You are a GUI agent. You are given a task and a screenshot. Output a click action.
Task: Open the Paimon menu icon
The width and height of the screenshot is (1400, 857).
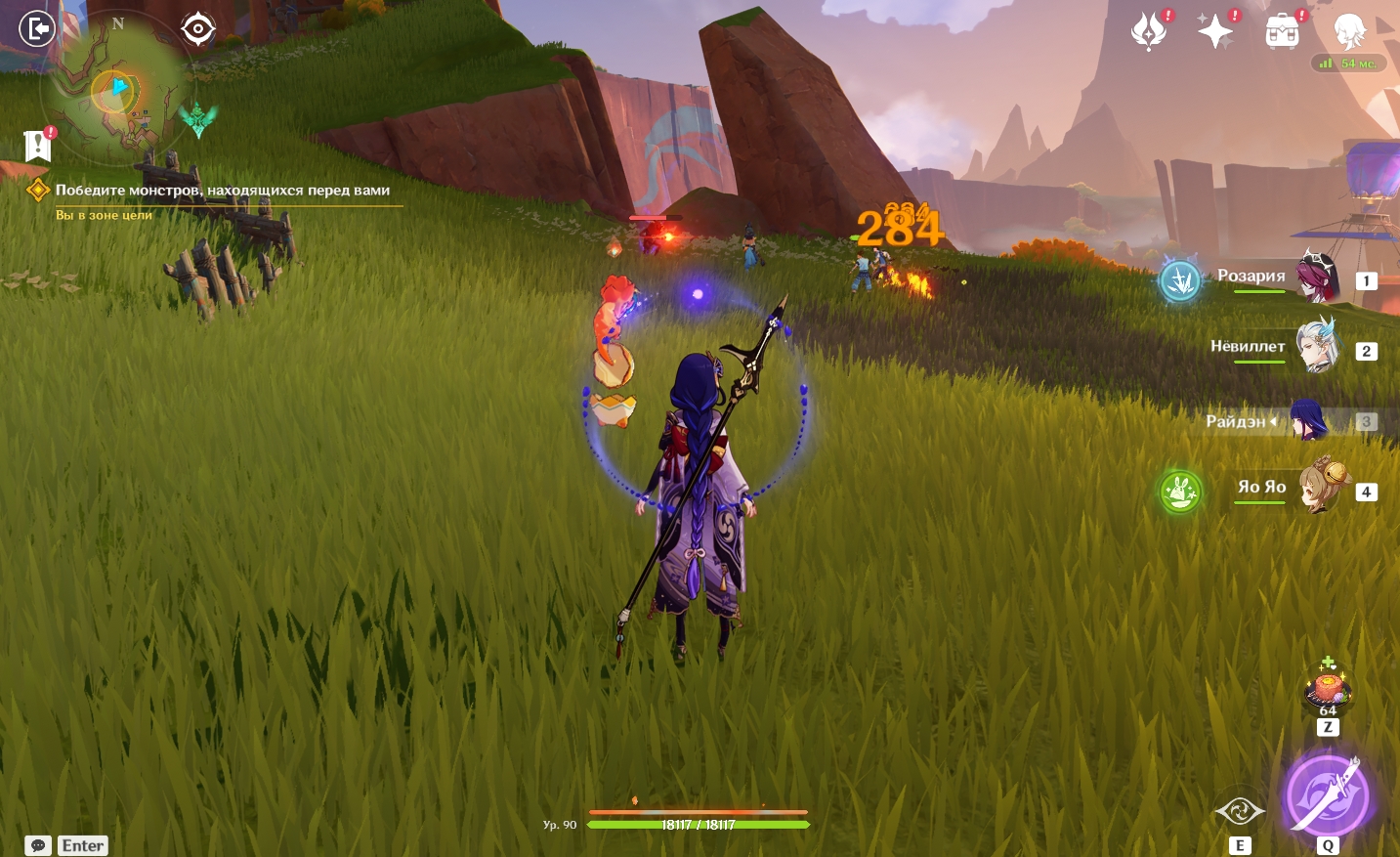pyautogui.click(x=1349, y=31)
